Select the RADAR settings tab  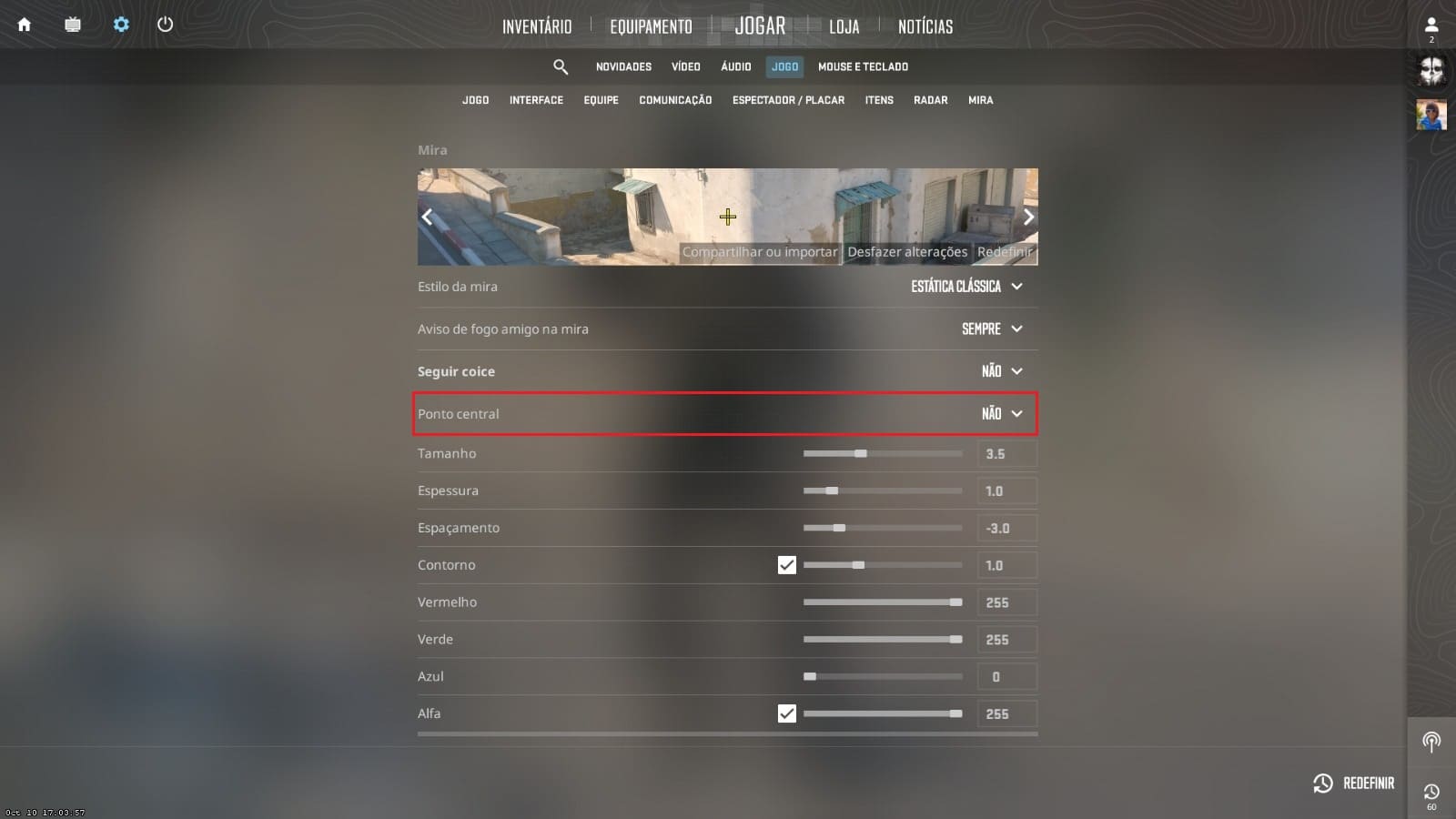[x=930, y=100]
